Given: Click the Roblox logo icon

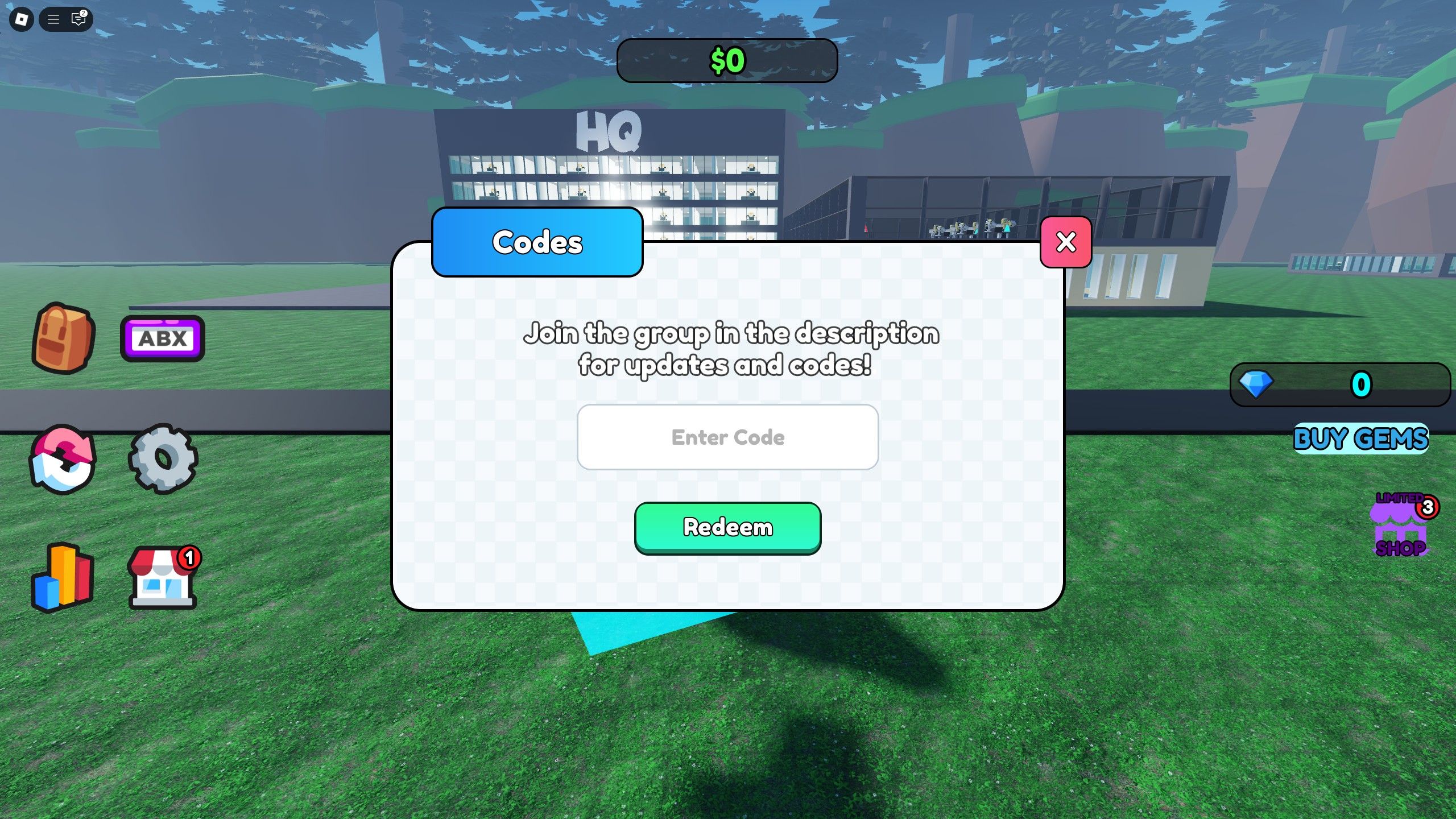Looking at the screenshot, I should pos(21,20).
